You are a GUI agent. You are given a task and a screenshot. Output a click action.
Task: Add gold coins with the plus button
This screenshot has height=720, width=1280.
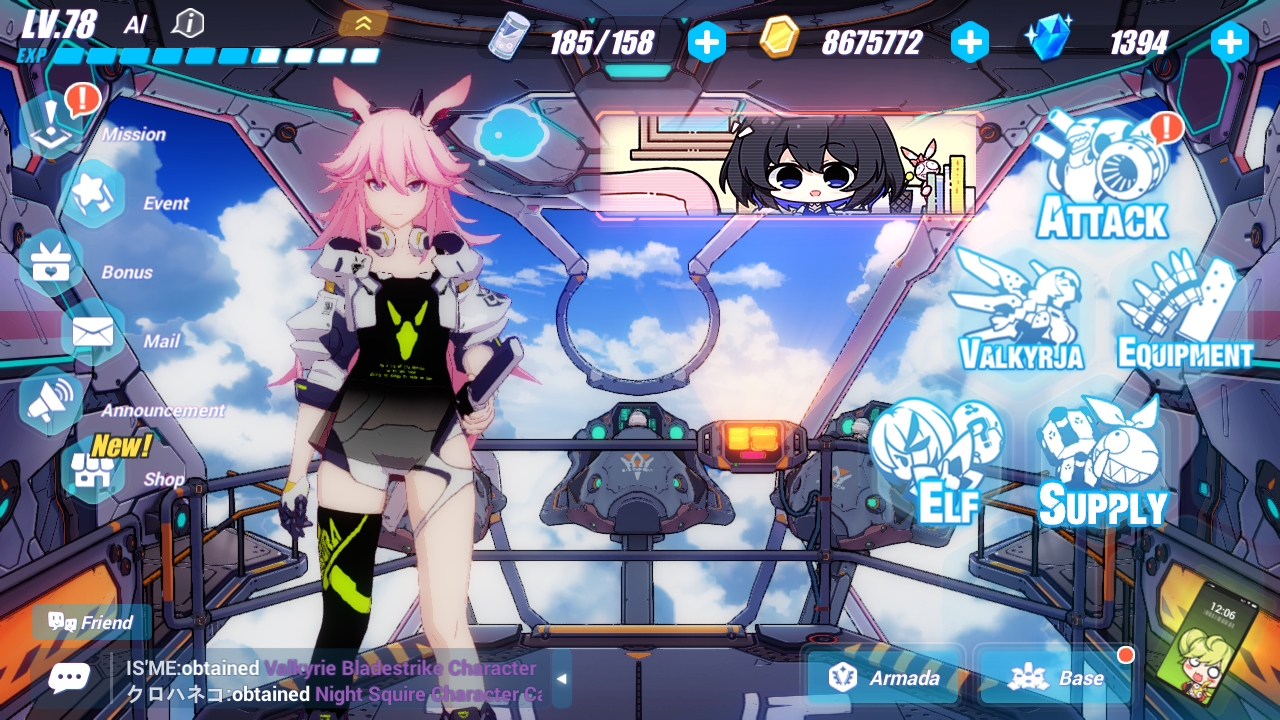coord(969,42)
